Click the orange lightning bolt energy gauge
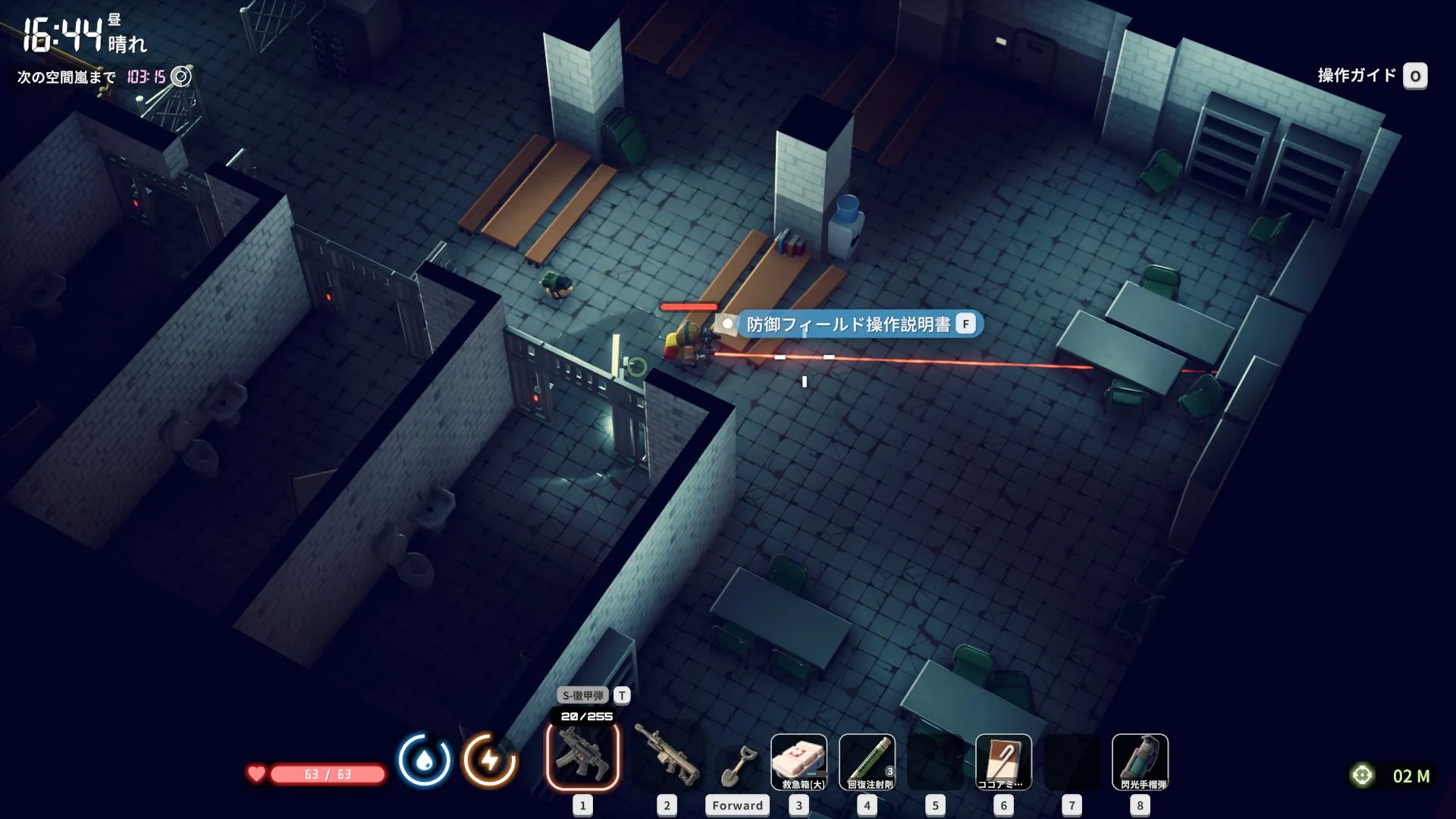The height and width of the screenshot is (819, 1456). [490, 760]
